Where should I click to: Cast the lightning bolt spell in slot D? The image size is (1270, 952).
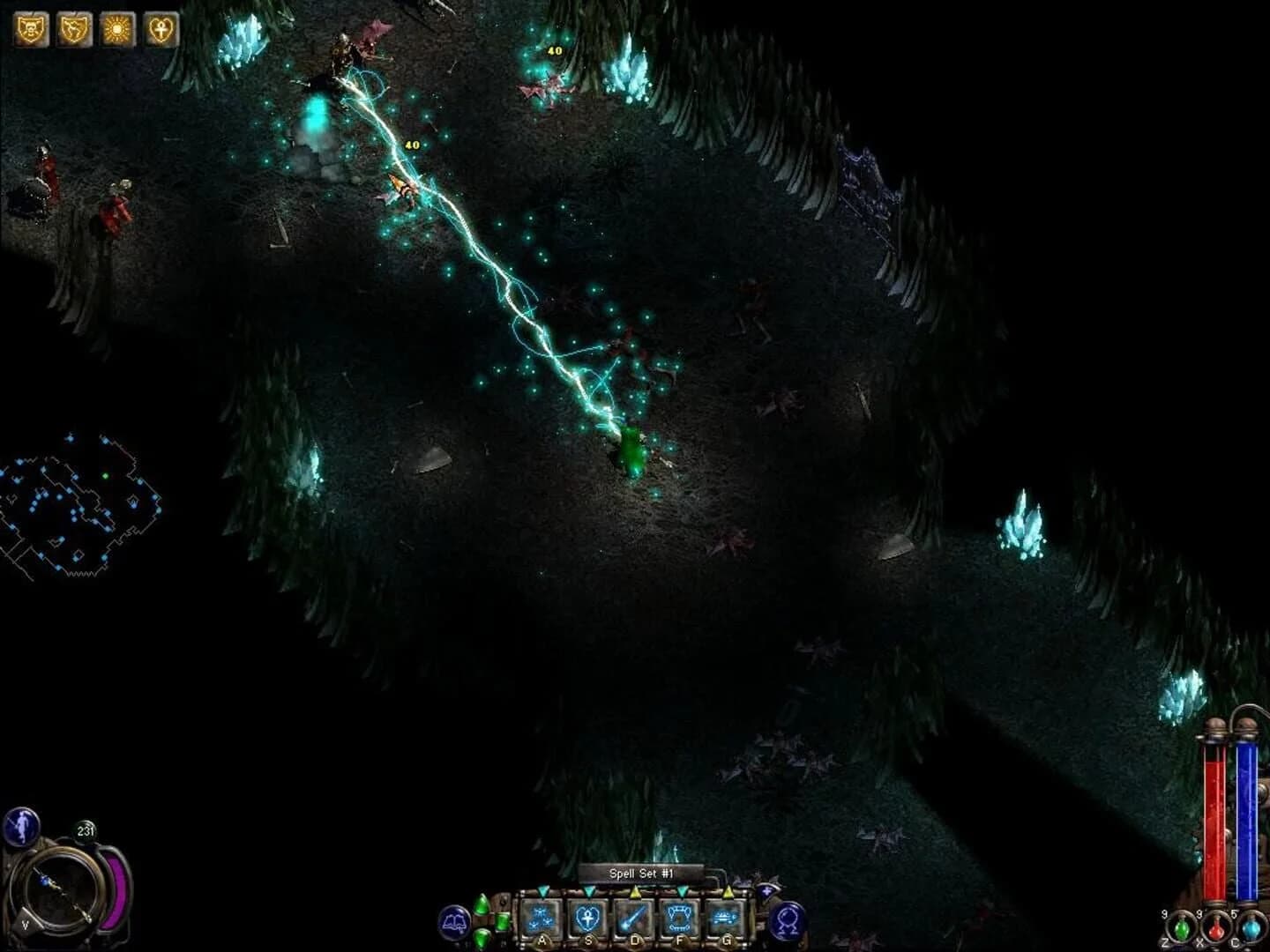(635, 917)
